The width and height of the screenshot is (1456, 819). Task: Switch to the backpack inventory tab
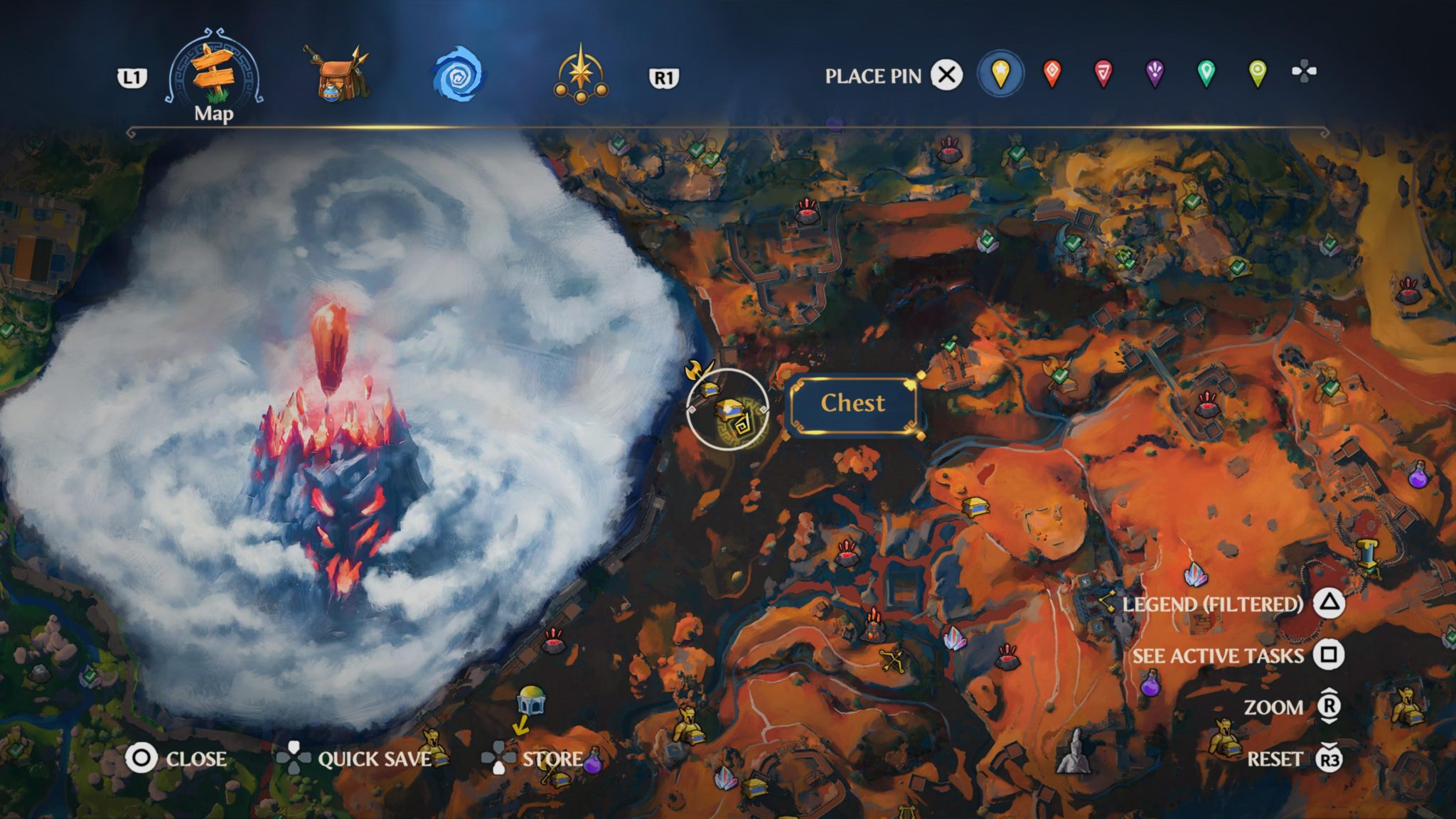337,74
